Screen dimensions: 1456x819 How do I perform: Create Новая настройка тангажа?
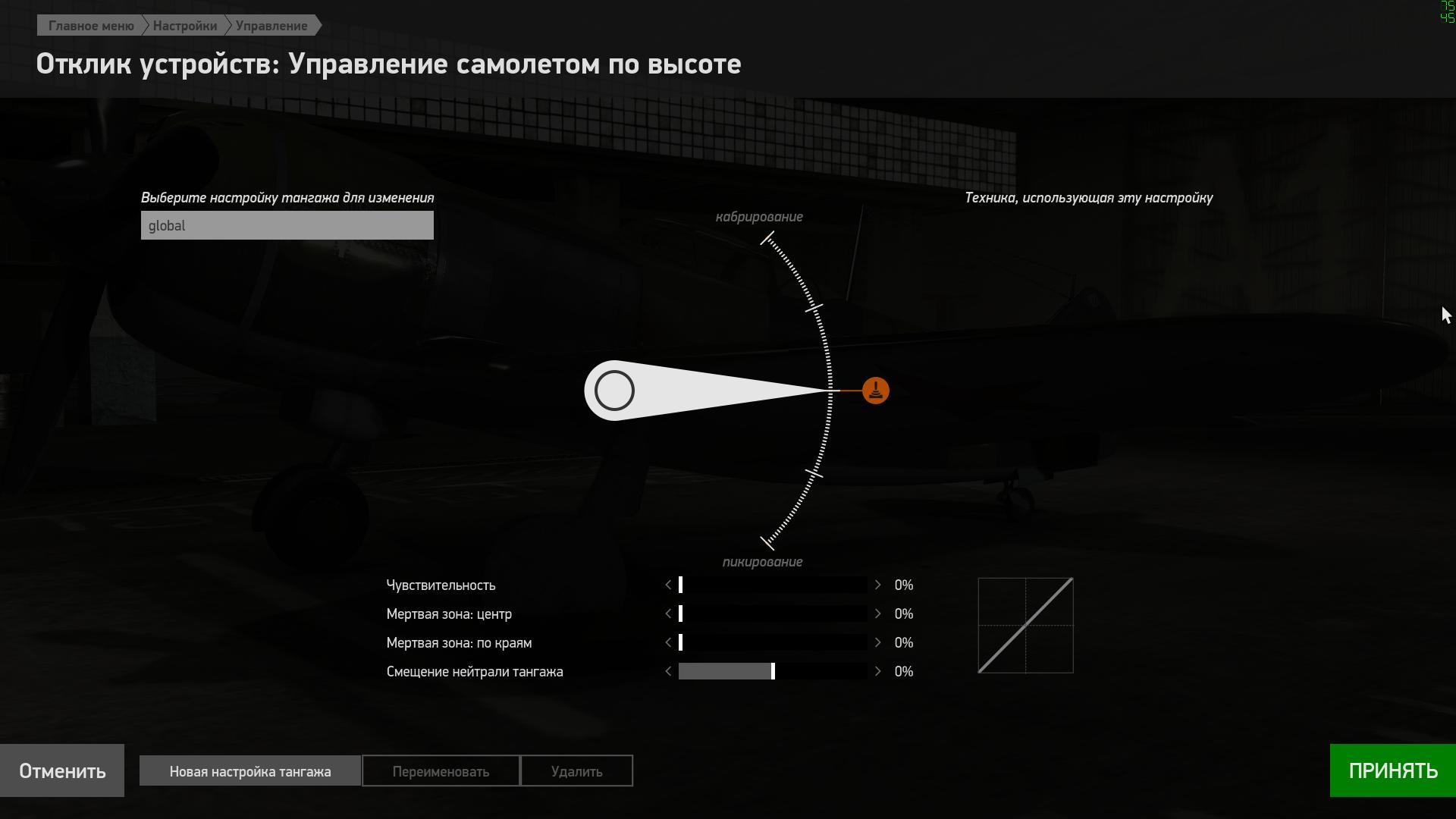click(x=250, y=771)
